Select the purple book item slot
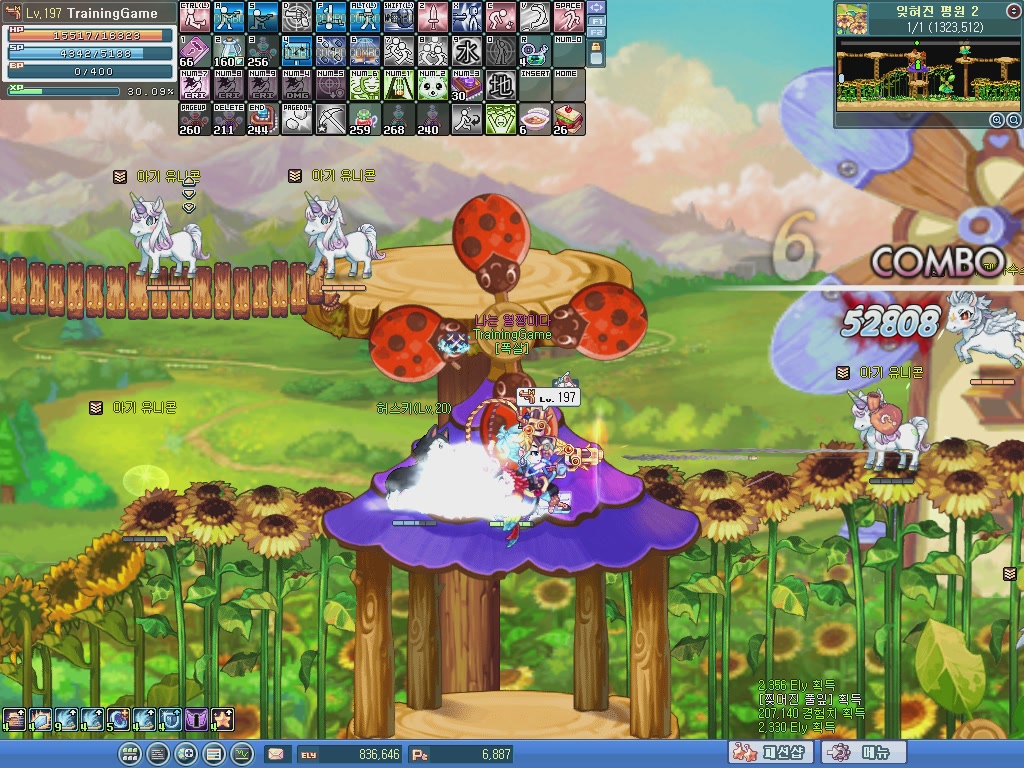 pos(194,50)
